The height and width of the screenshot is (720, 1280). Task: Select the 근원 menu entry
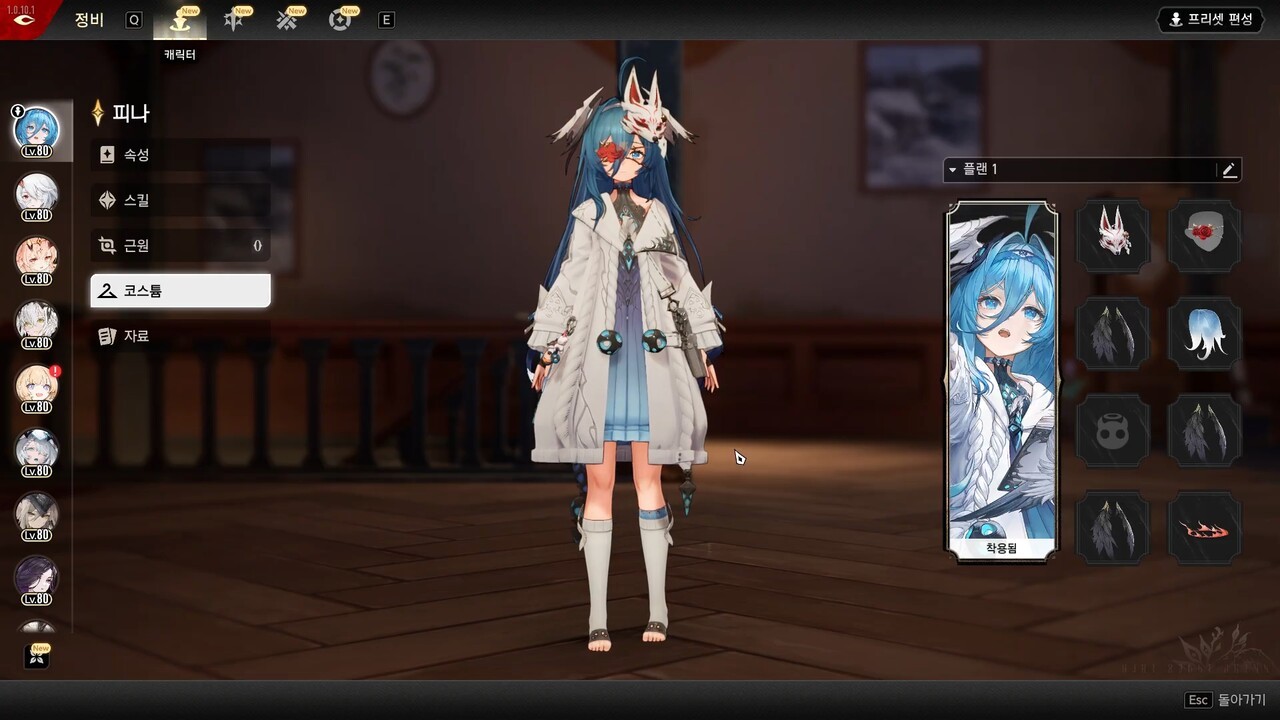180,245
